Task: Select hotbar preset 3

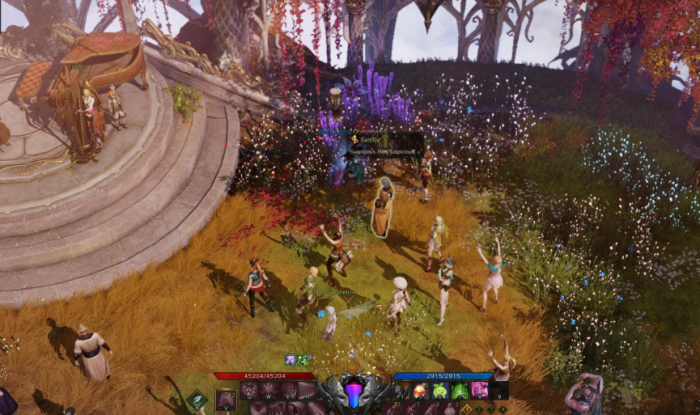Action: point(492,408)
